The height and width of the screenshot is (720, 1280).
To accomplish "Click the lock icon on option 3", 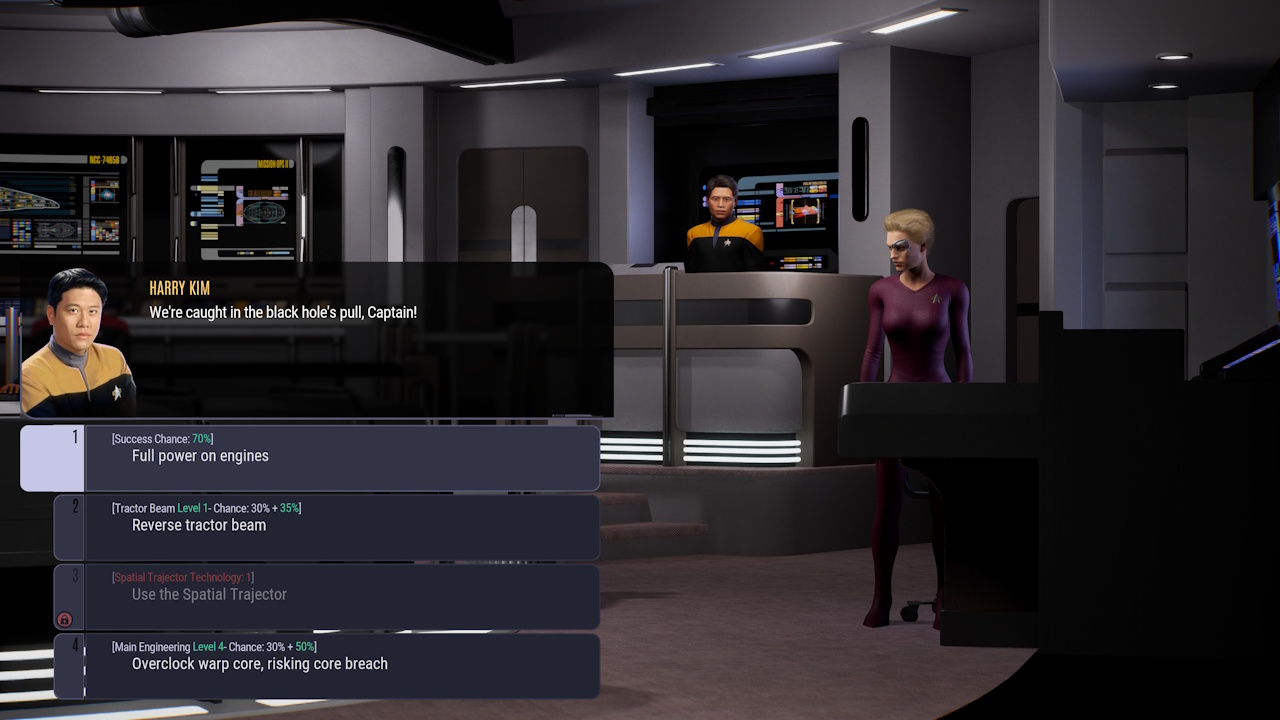I will [63, 618].
